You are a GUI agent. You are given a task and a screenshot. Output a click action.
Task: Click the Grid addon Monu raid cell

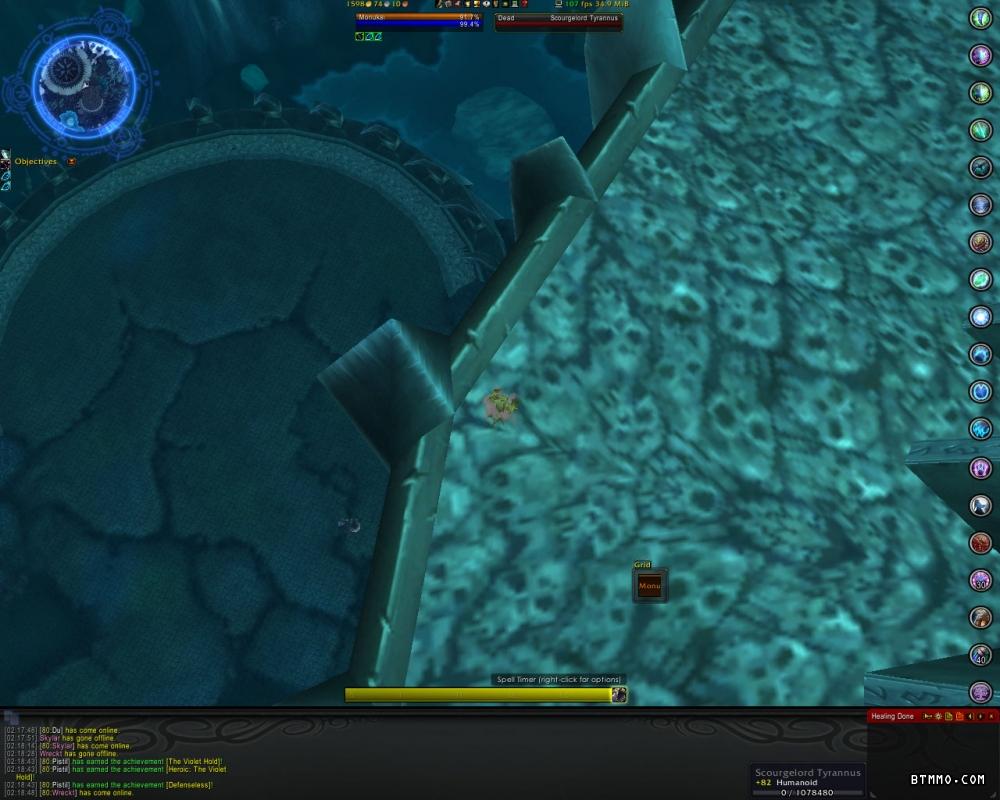(x=649, y=586)
